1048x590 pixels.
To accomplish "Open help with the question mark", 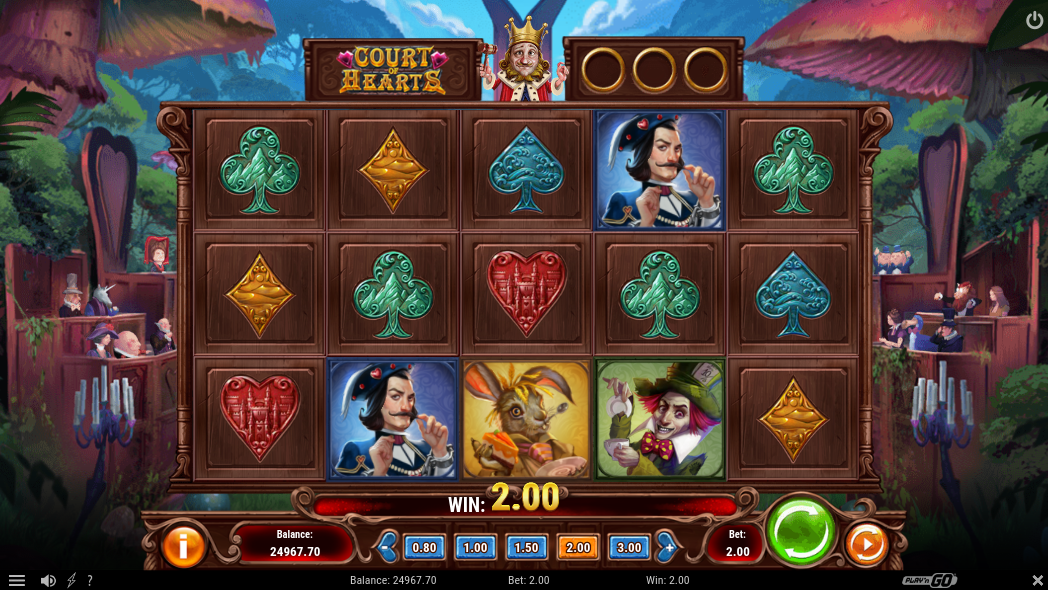I will pos(90,580).
